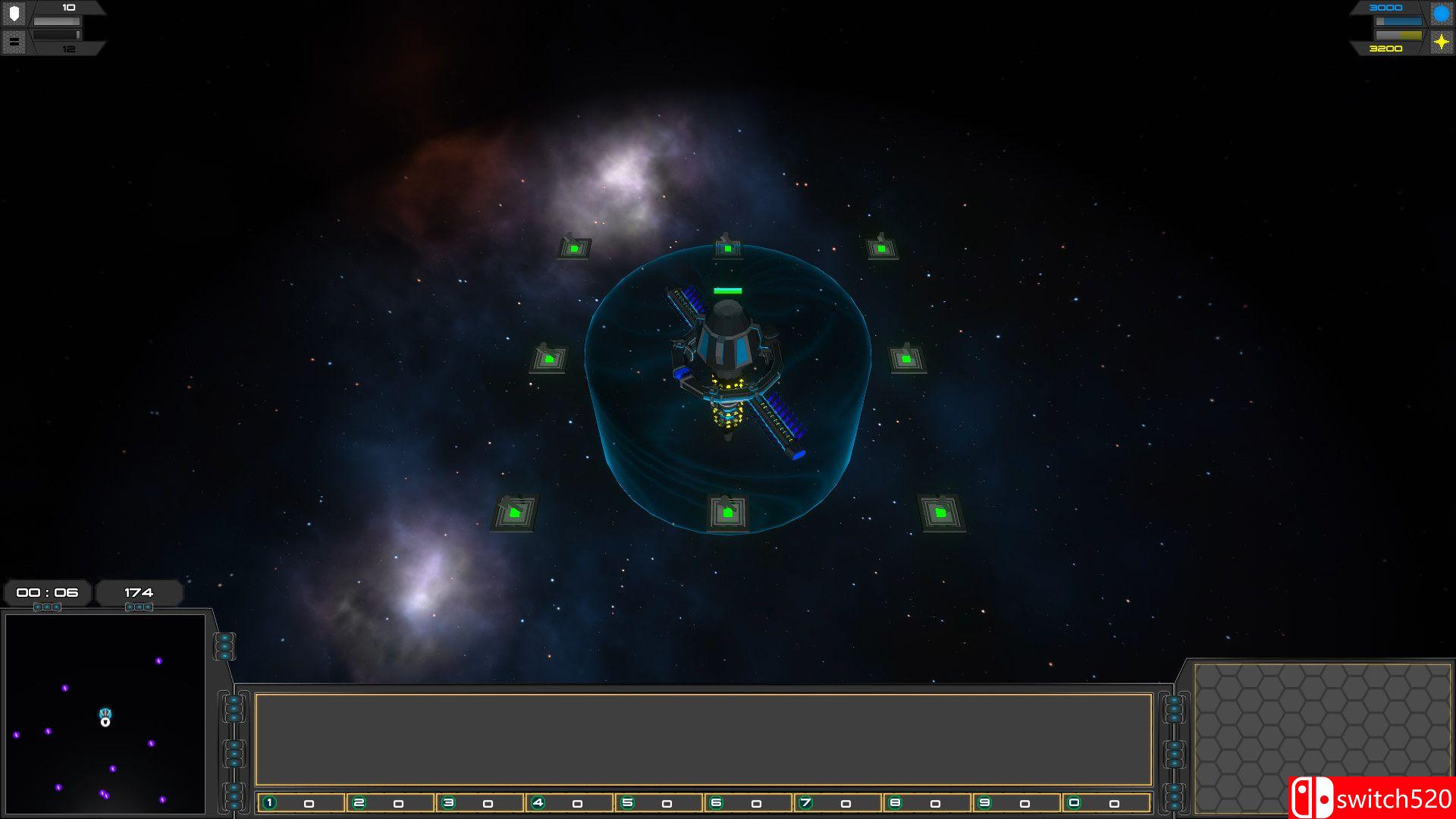Activate control group 8 slot
Screen dimensions: 1456x819
pyautogui.click(x=927, y=803)
